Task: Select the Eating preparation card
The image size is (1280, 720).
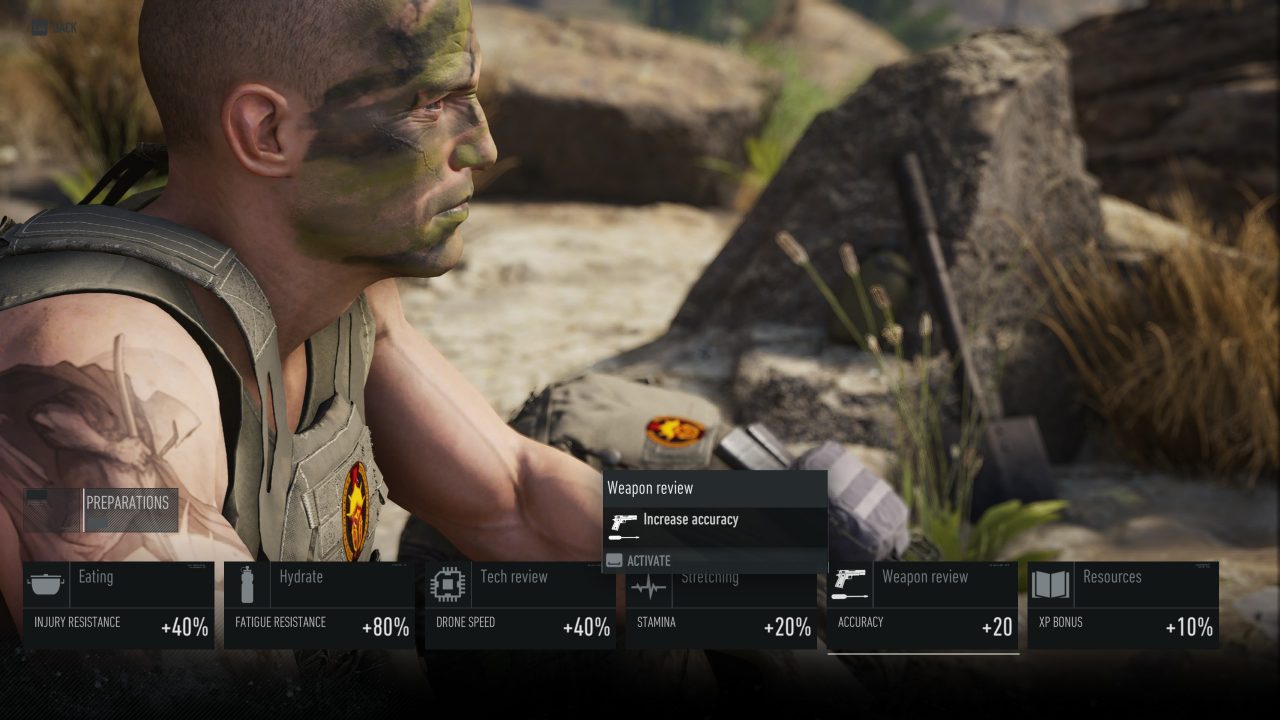Action: point(118,605)
